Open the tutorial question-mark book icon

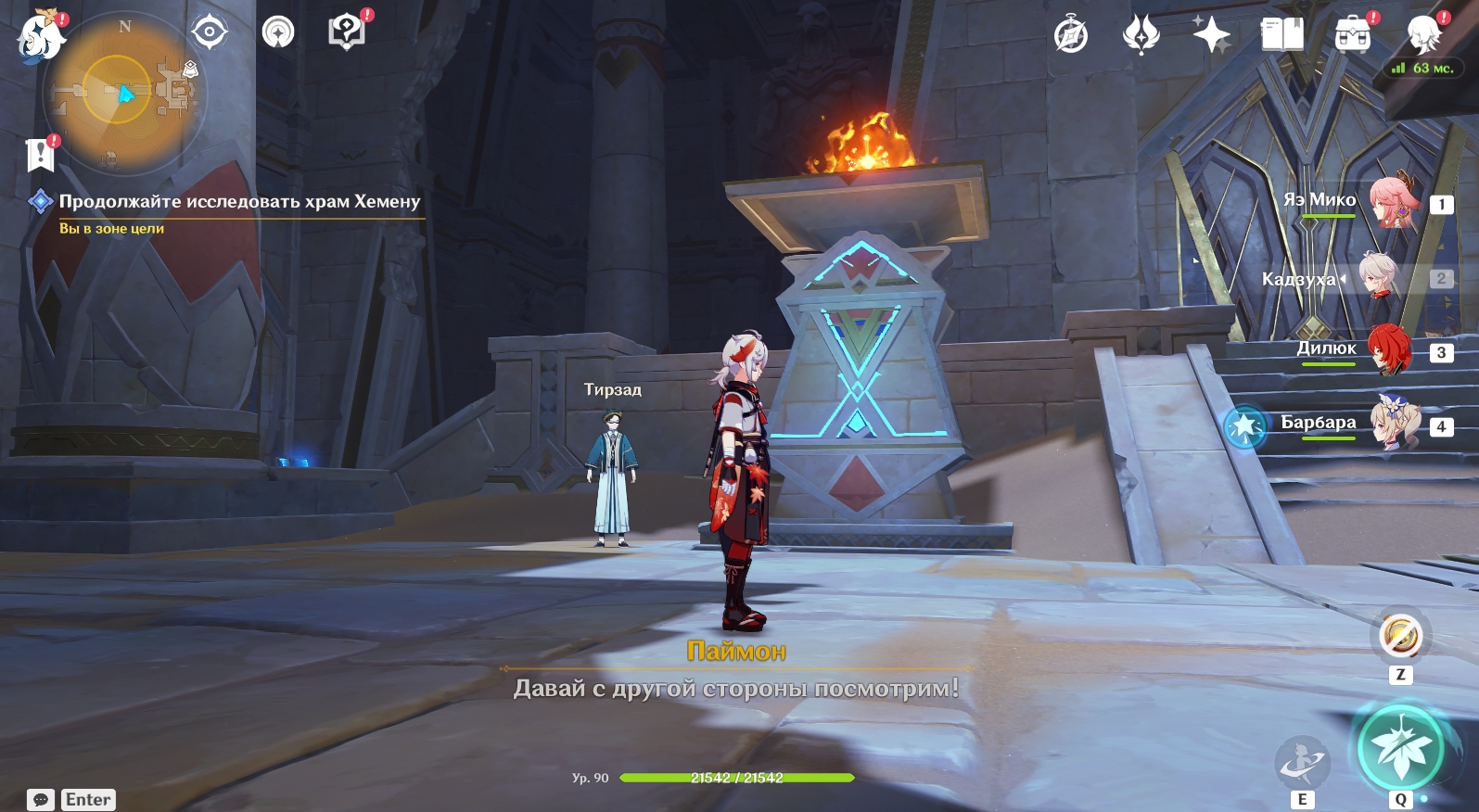(347, 33)
